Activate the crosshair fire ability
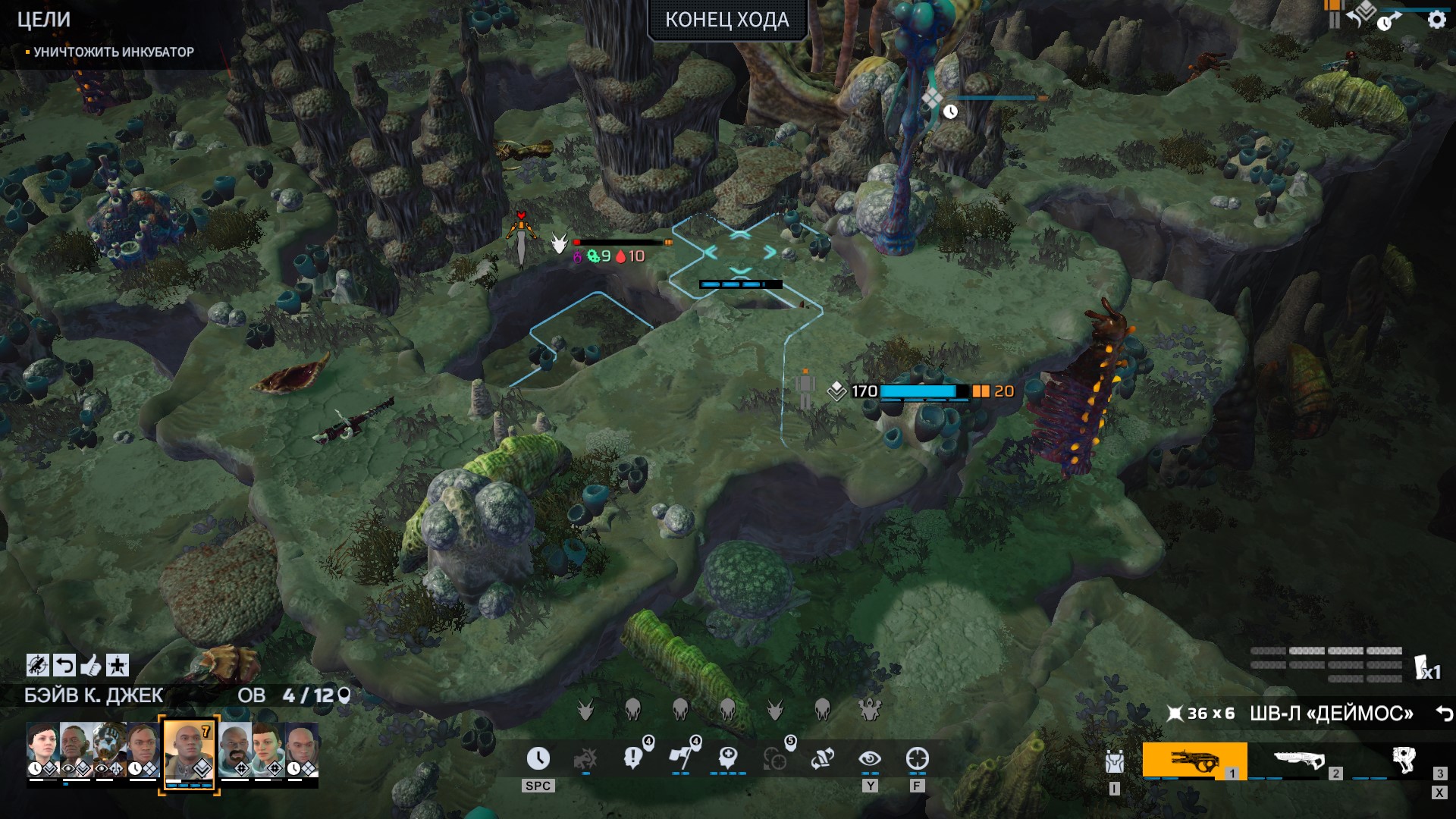 [x=917, y=758]
